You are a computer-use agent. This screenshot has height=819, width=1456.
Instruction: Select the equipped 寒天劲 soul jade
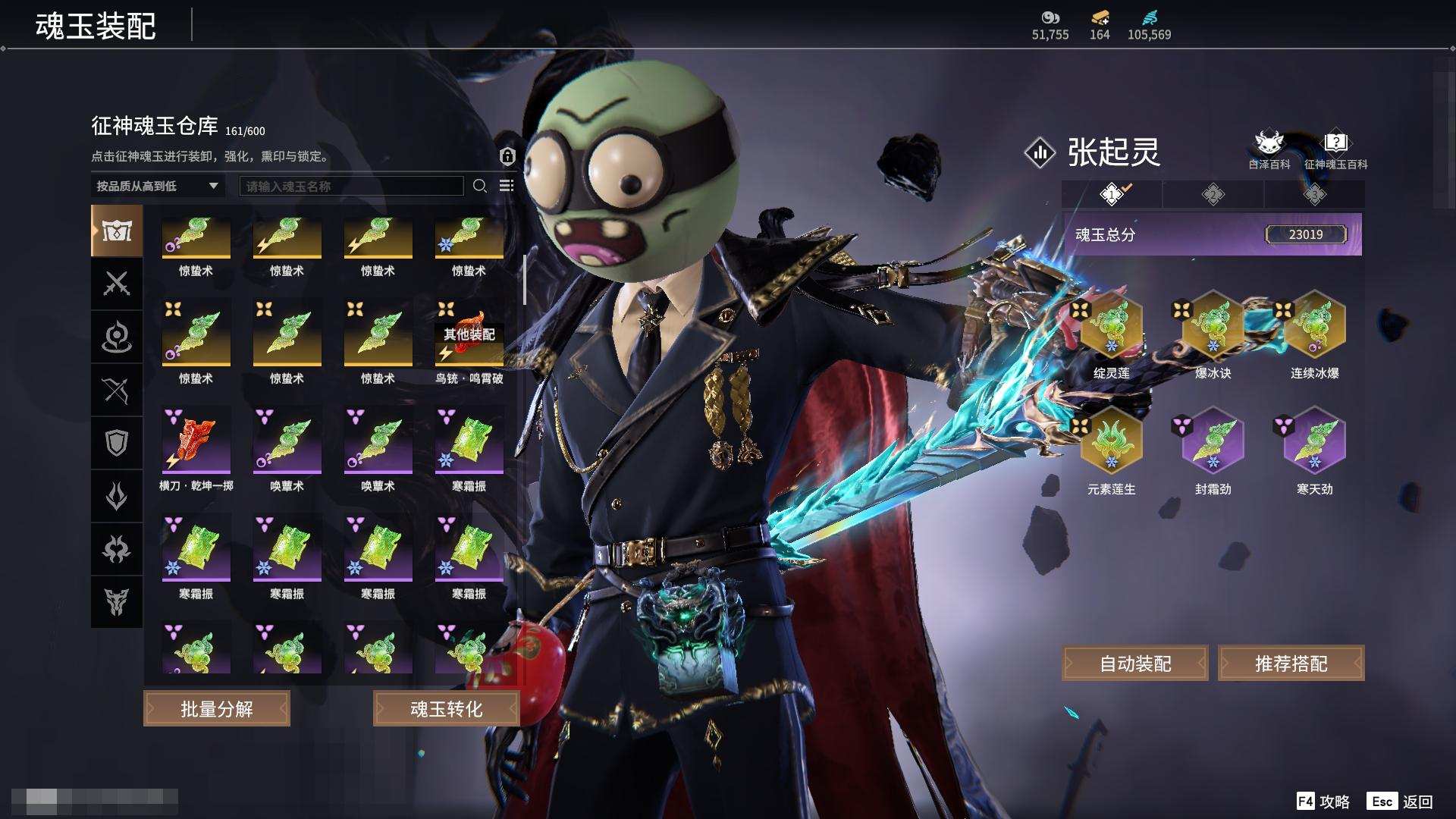pyautogui.click(x=1314, y=443)
